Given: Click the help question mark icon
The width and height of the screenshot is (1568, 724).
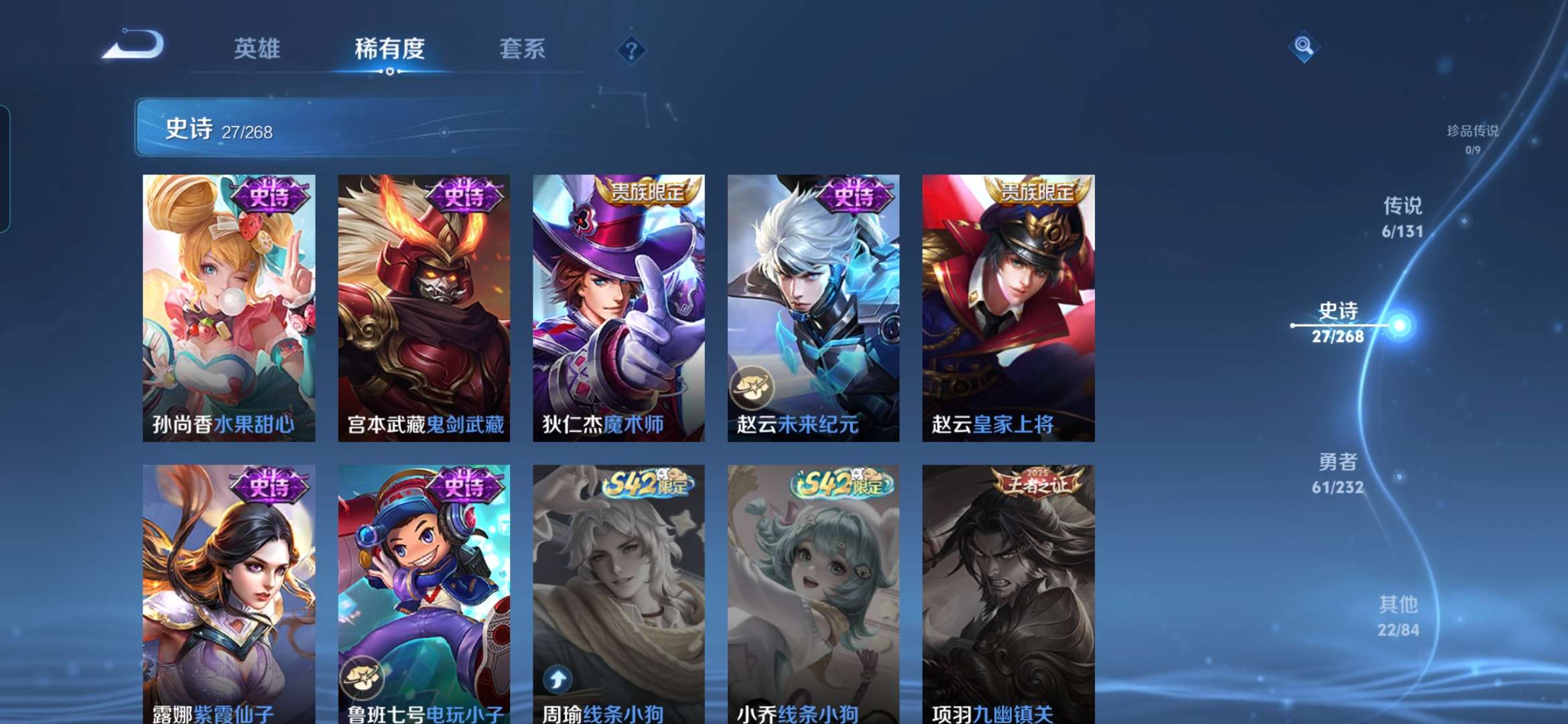Looking at the screenshot, I should 632,50.
